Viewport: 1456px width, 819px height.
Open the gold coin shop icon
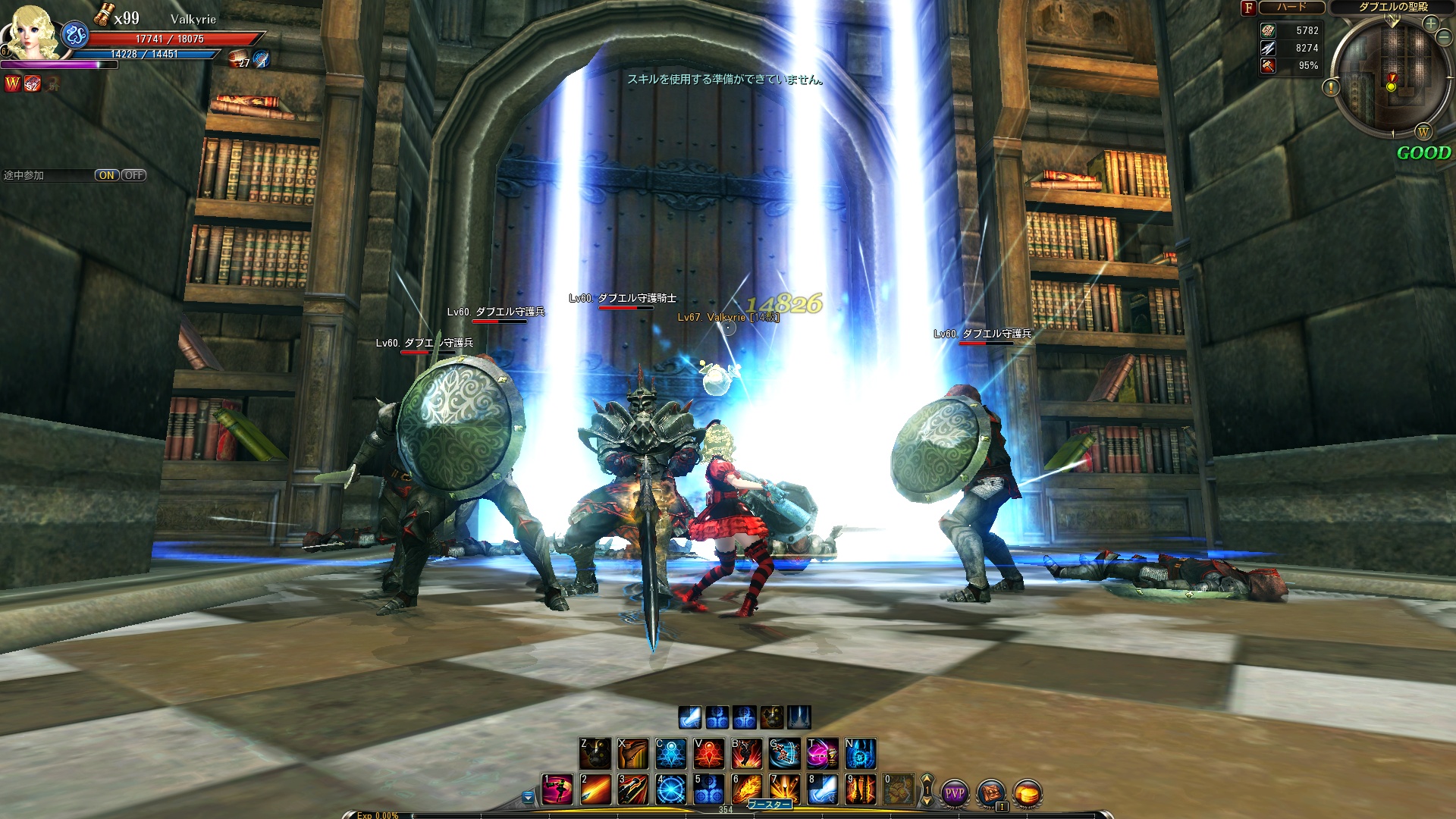click(x=1027, y=793)
